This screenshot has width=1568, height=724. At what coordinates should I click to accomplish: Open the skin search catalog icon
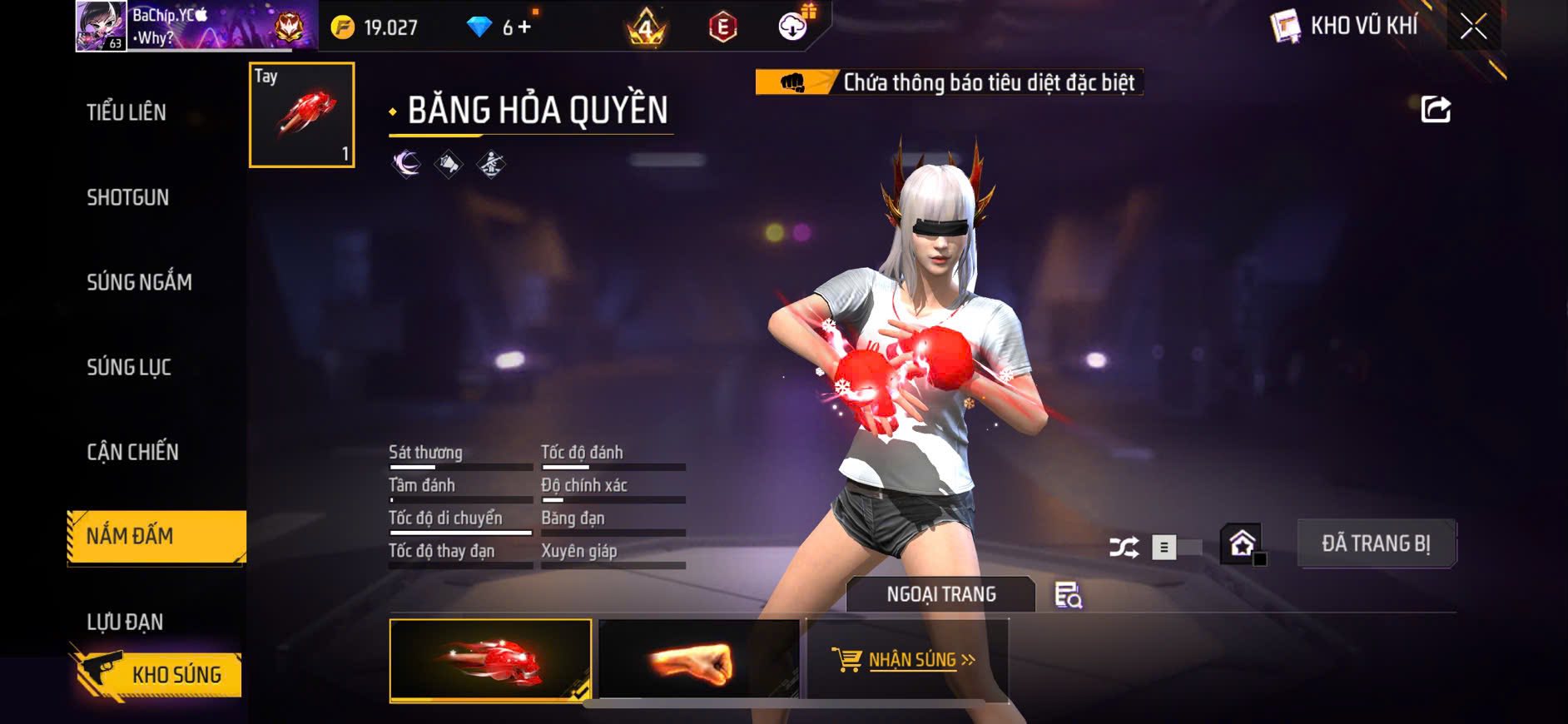pos(1068,595)
